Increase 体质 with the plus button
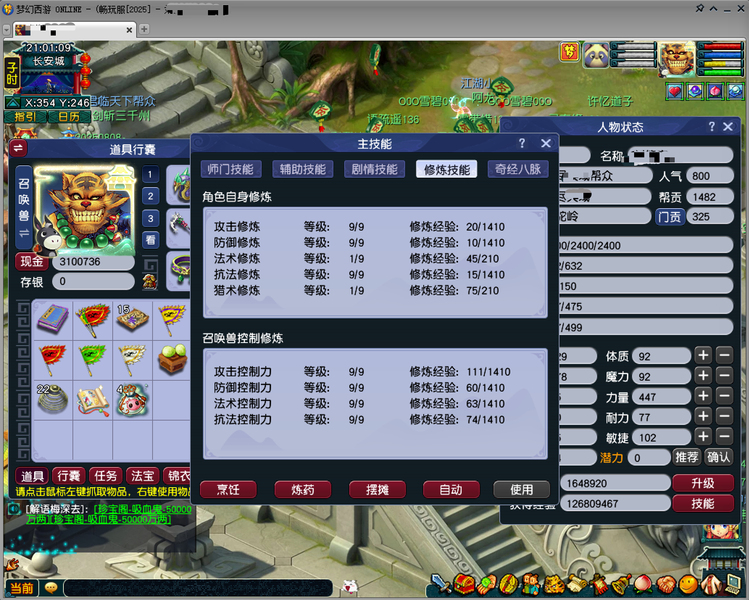 [x=703, y=355]
